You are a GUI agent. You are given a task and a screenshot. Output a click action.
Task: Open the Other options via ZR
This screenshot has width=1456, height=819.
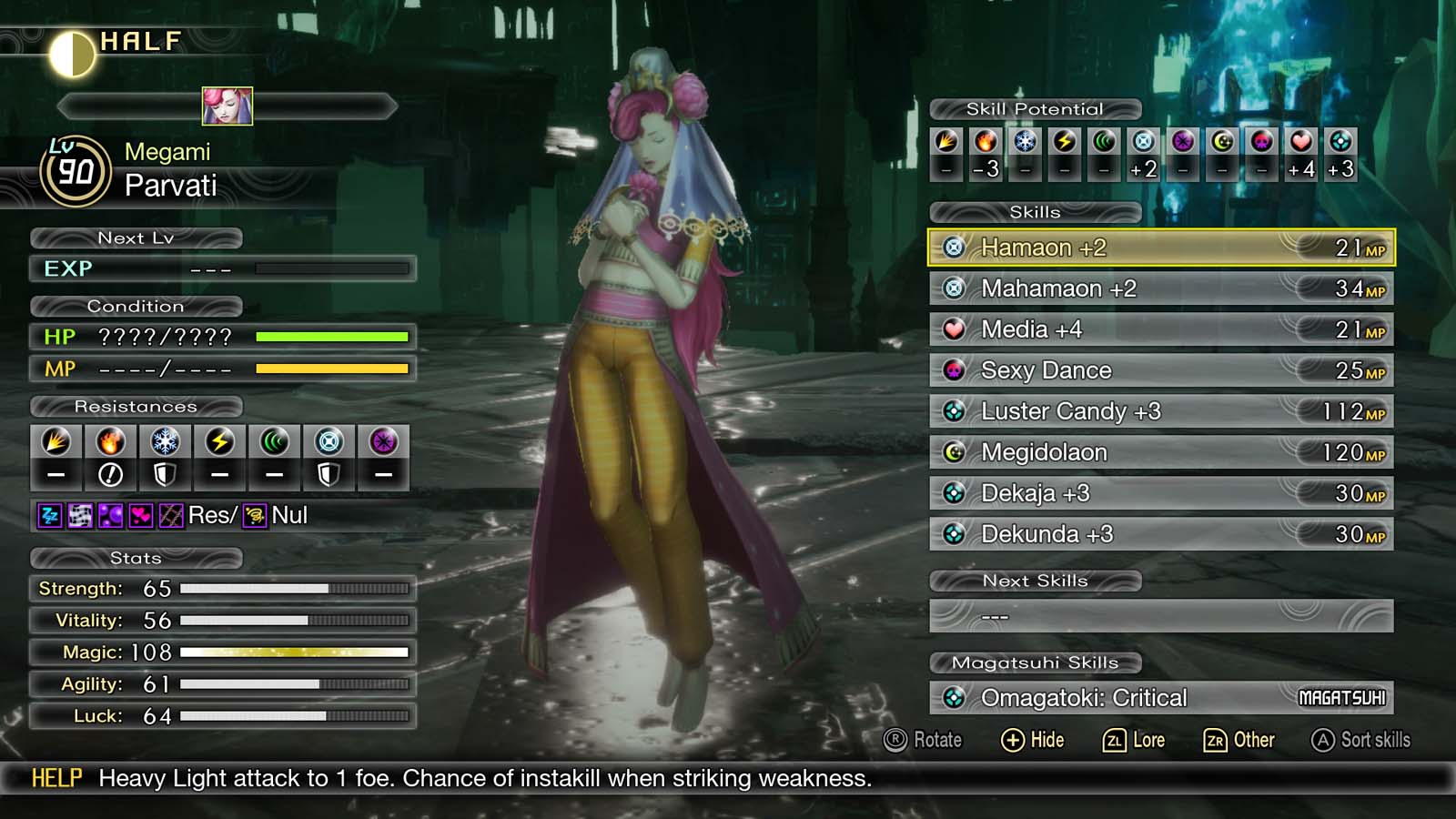[1240, 740]
